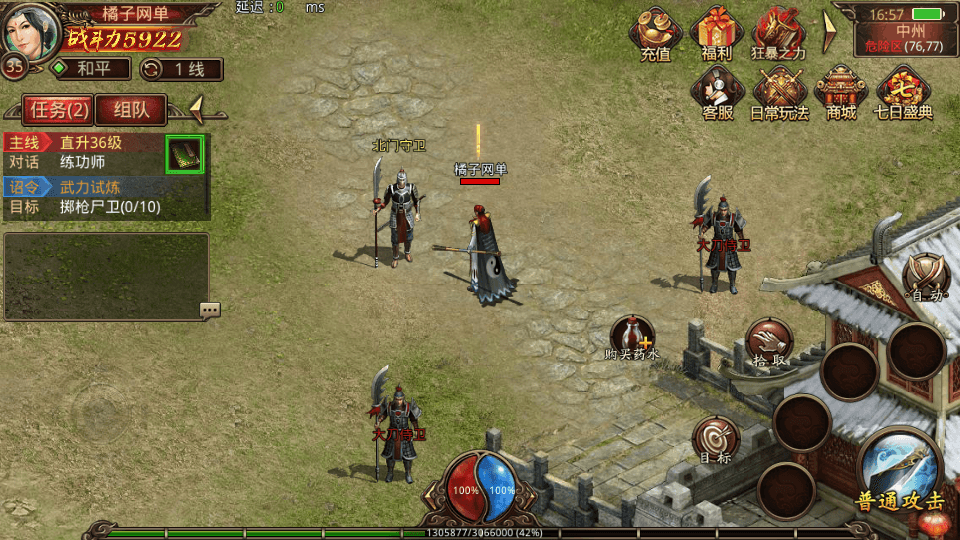Open the 充值 recharge icon
Image resolution: width=960 pixels, height=540 pixels.
(656, 33)
